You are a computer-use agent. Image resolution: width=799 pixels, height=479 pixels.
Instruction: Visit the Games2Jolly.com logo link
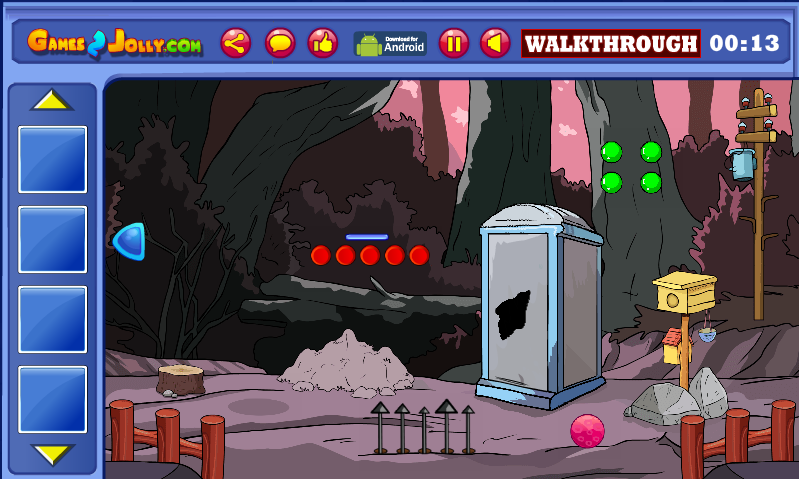[114, 43]
